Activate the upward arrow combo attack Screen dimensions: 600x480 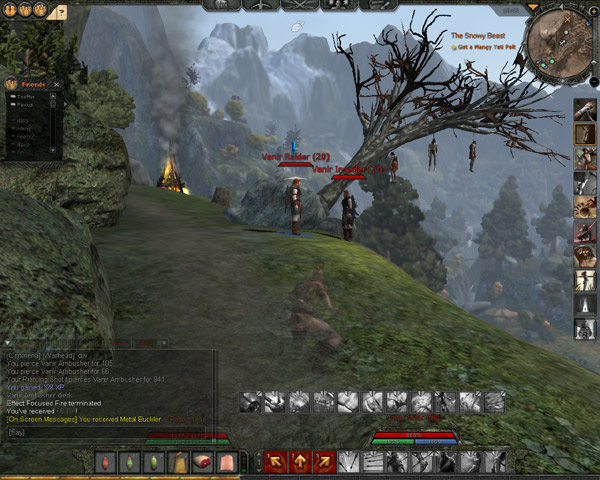point(299,461)
